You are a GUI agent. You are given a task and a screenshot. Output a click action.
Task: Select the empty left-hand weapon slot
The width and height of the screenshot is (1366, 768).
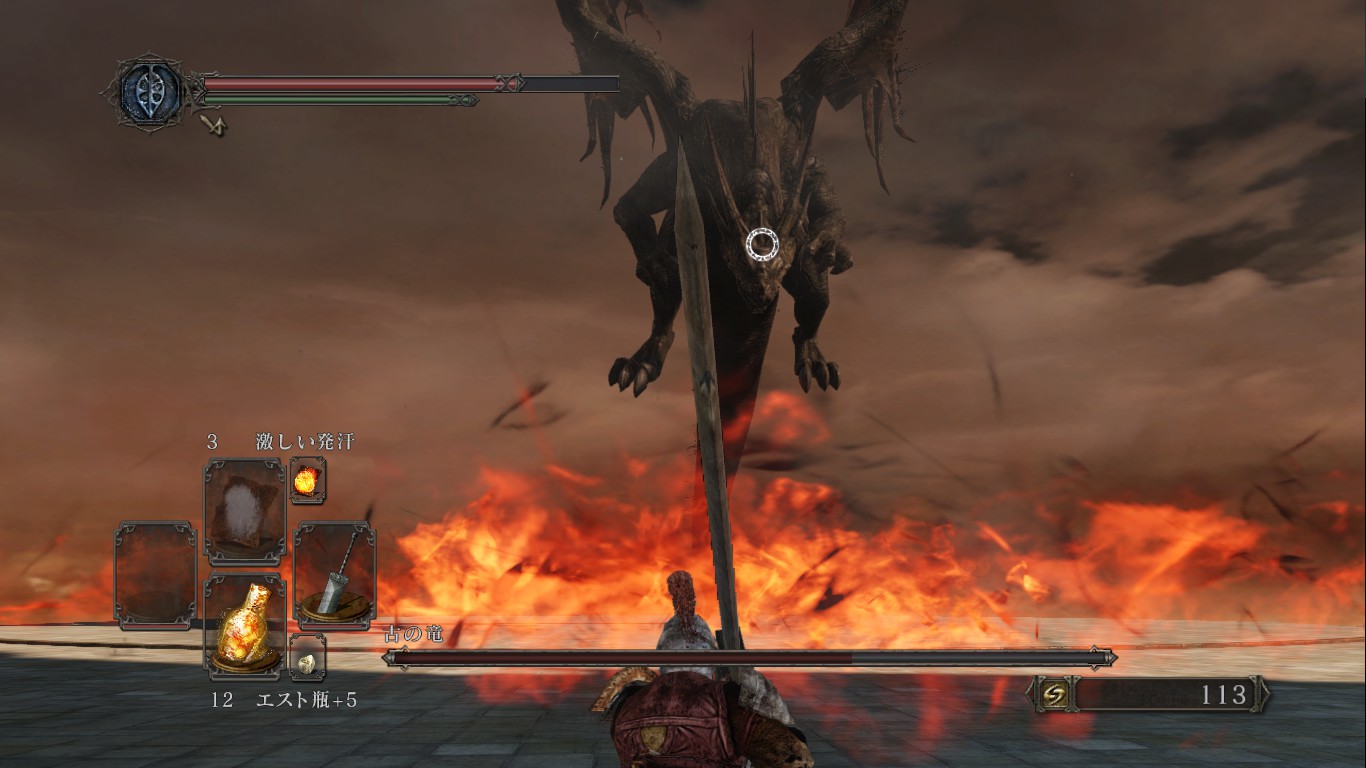click(x=155, y=575)
